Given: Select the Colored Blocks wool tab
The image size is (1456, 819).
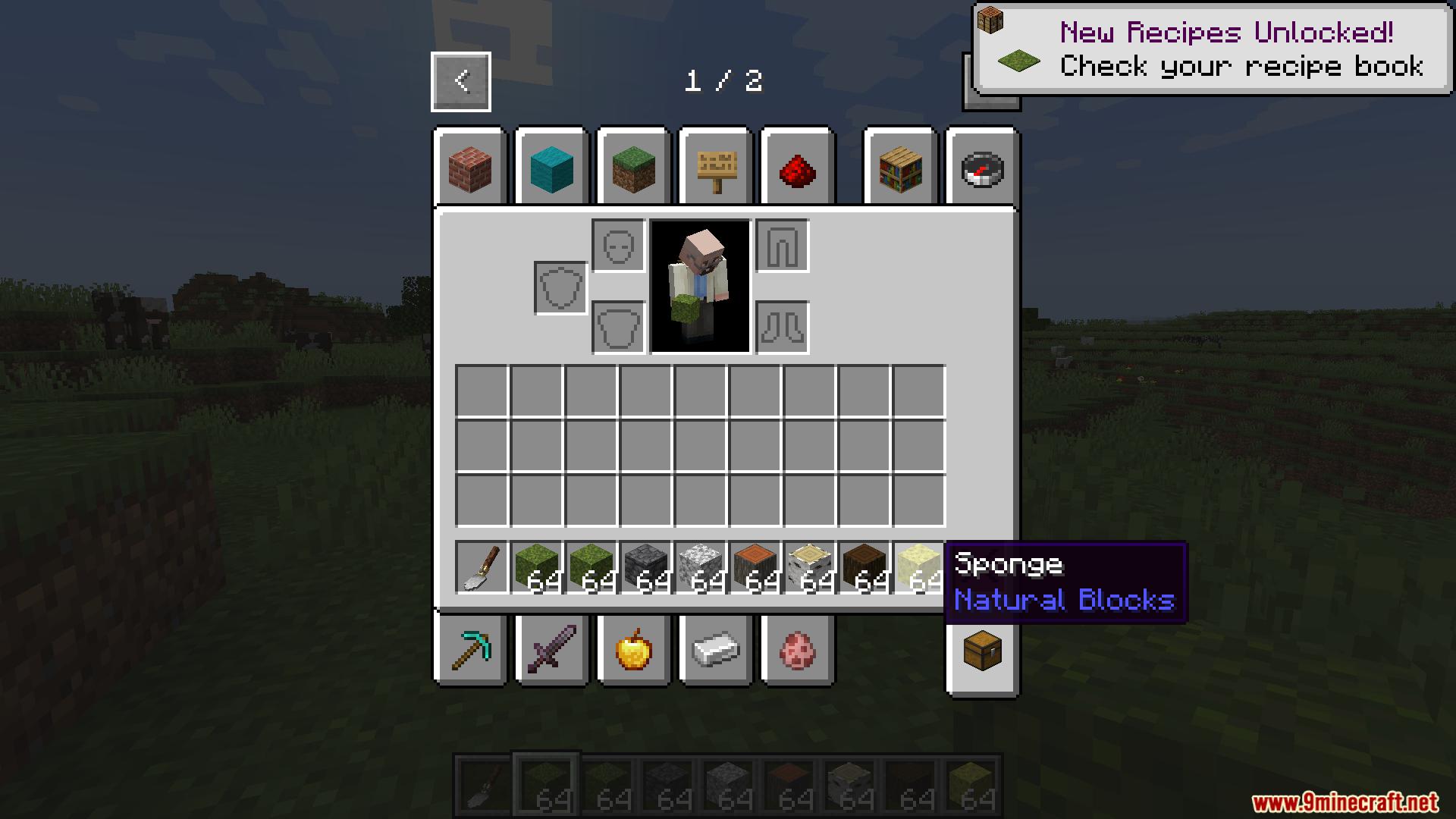Looking at the screenshot, I should 551,168.
